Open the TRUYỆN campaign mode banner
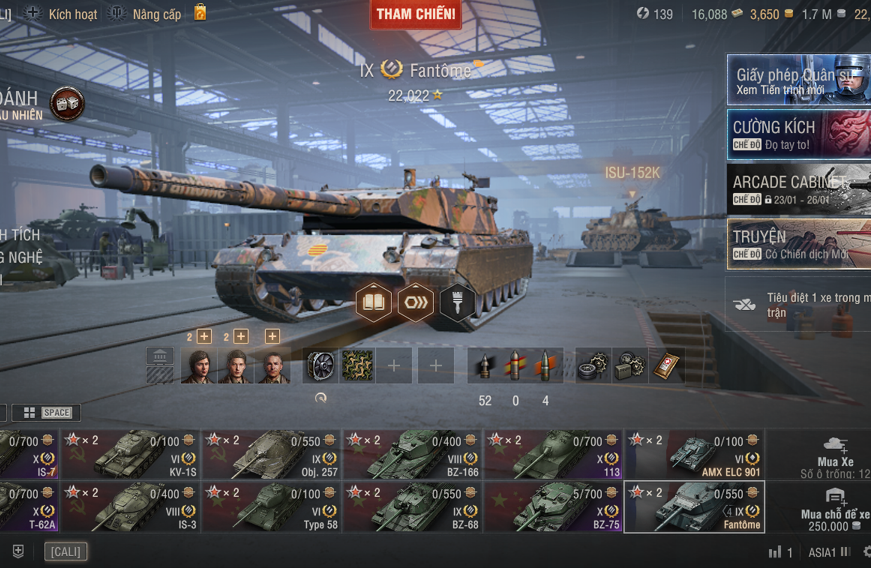This screenshot has height=568, width=871. [798, 244]
